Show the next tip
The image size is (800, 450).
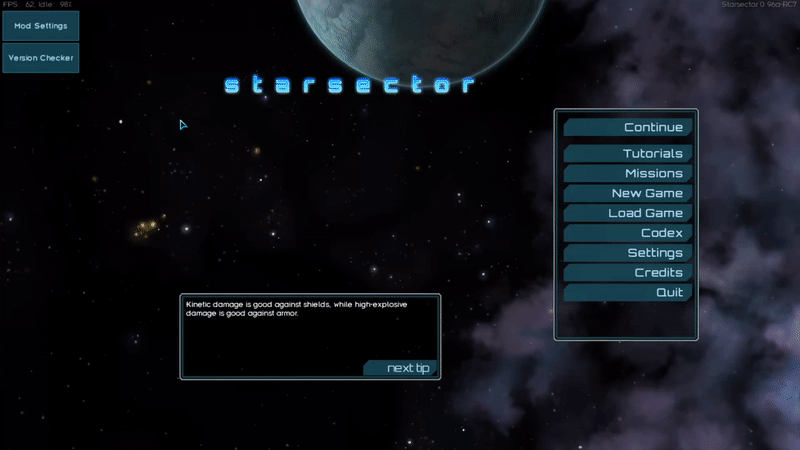click(x=402, y=369)
